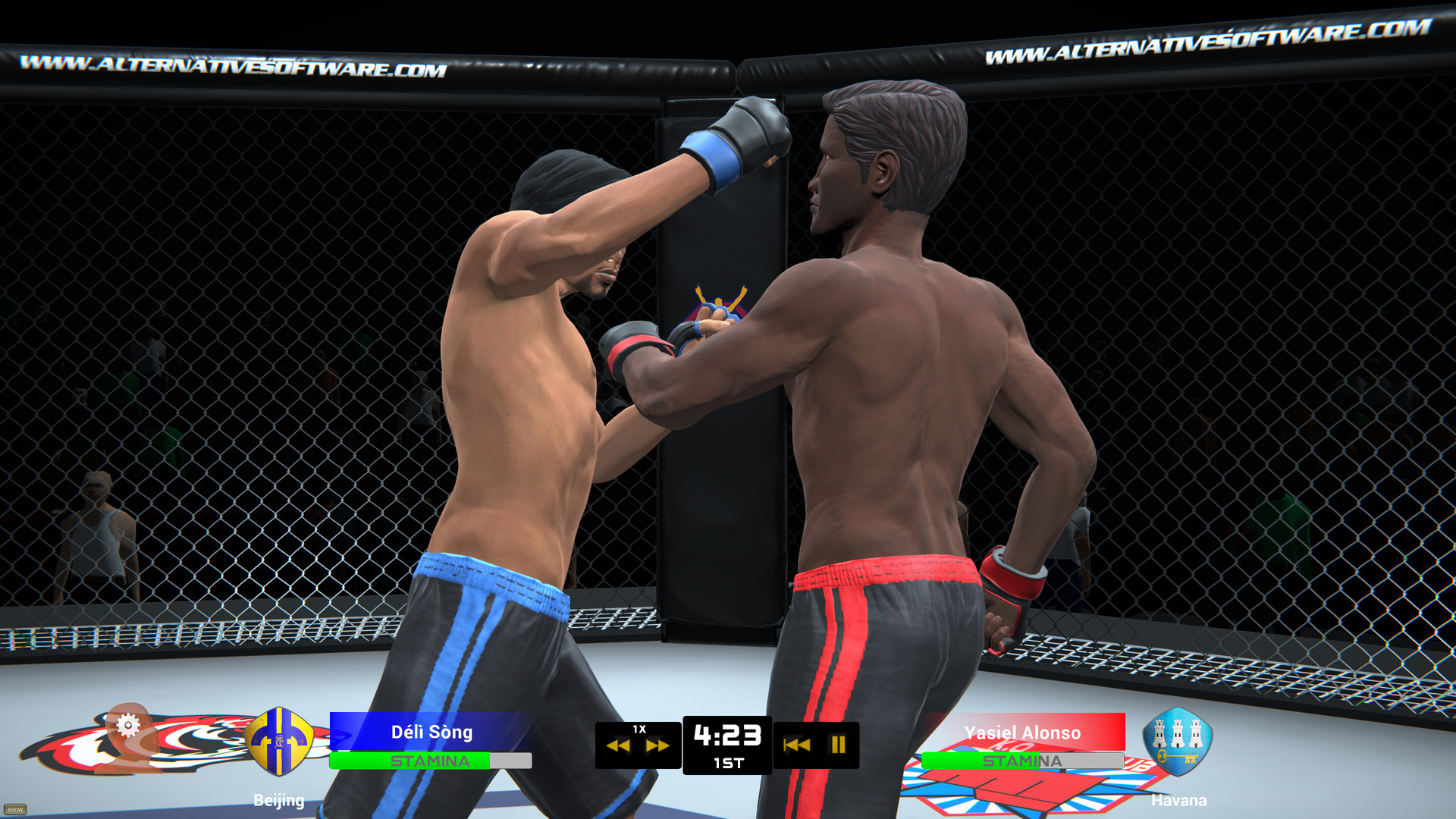Select the Beijing team label
The image size is (1456, 819).
coord(278,800)
